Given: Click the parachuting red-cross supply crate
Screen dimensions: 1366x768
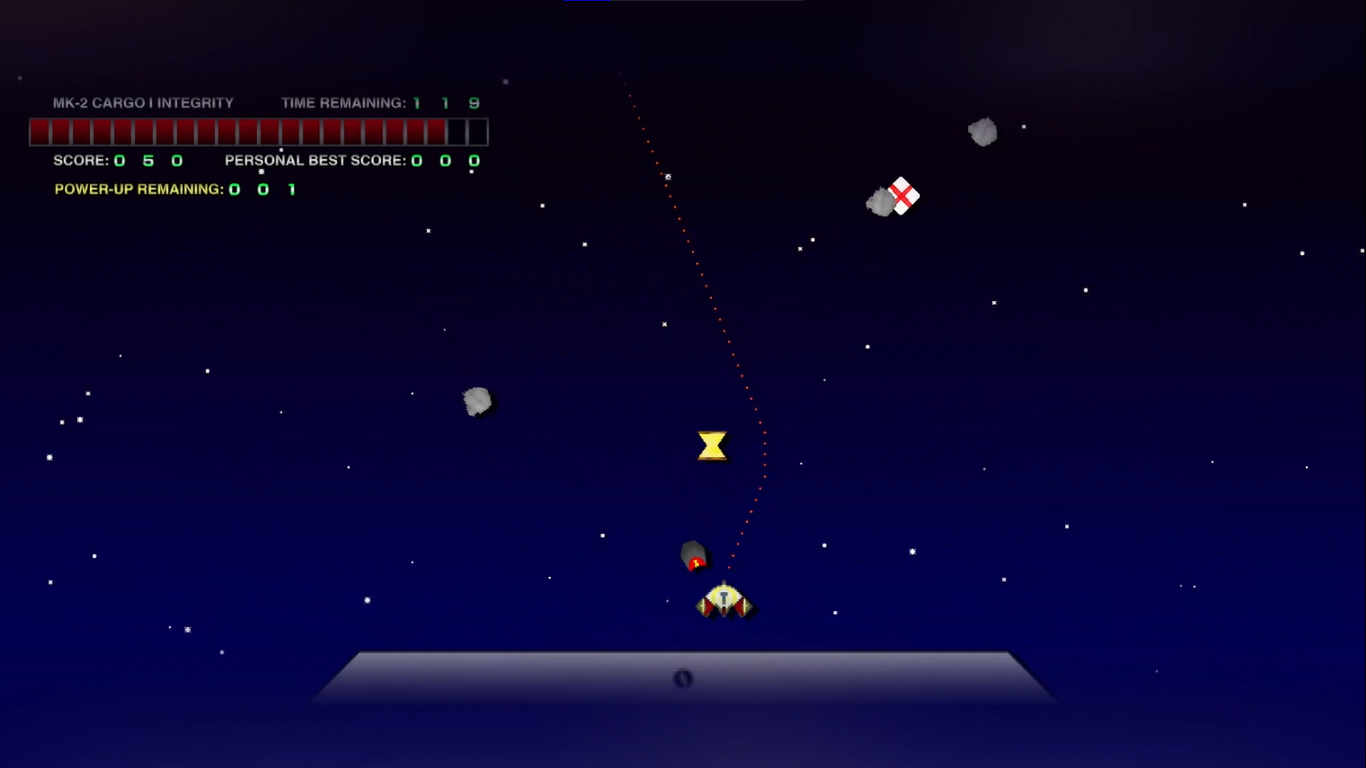Looking at the screenshot, I should pos(903,196).
